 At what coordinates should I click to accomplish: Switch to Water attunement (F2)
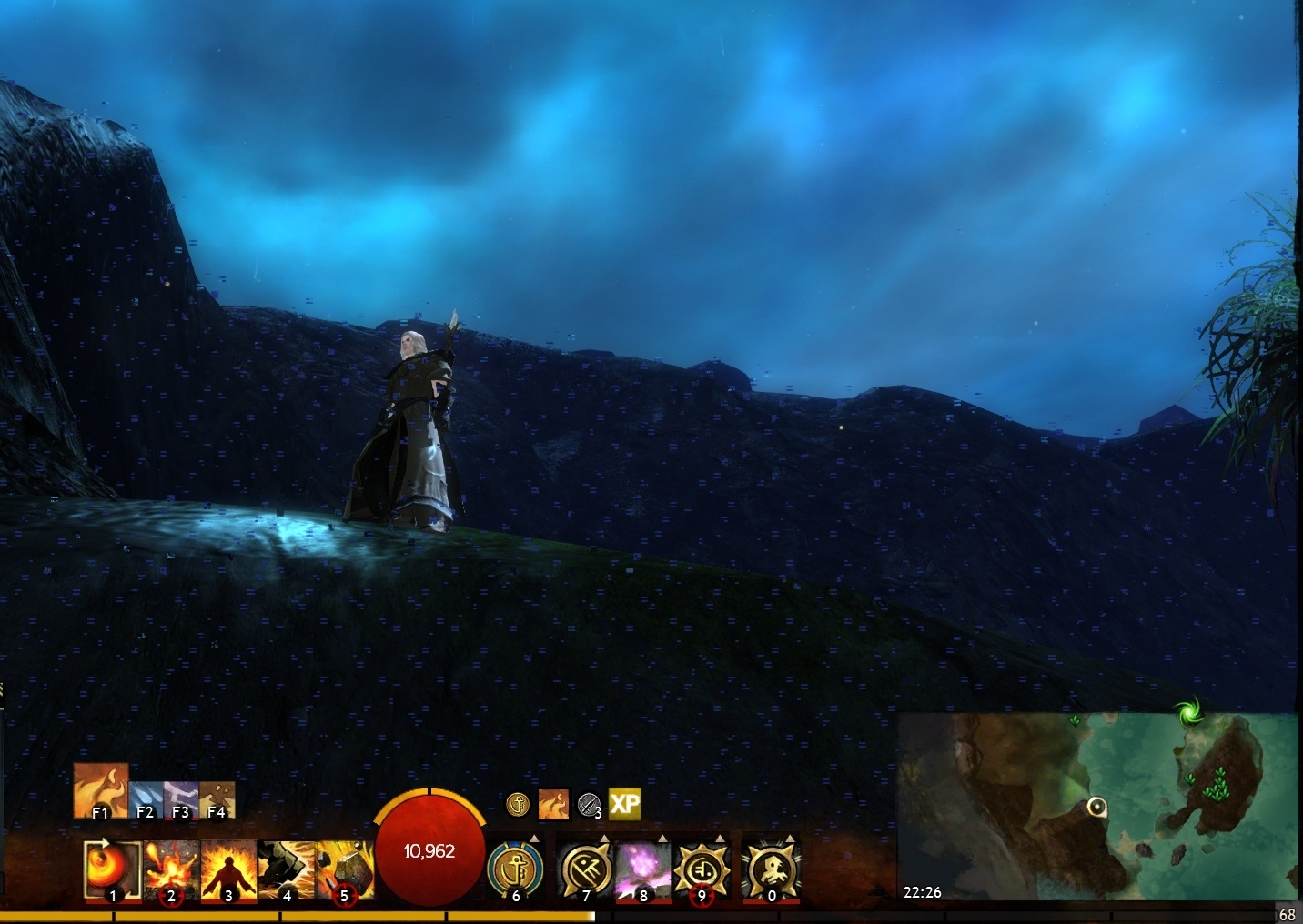coord(146,799)
